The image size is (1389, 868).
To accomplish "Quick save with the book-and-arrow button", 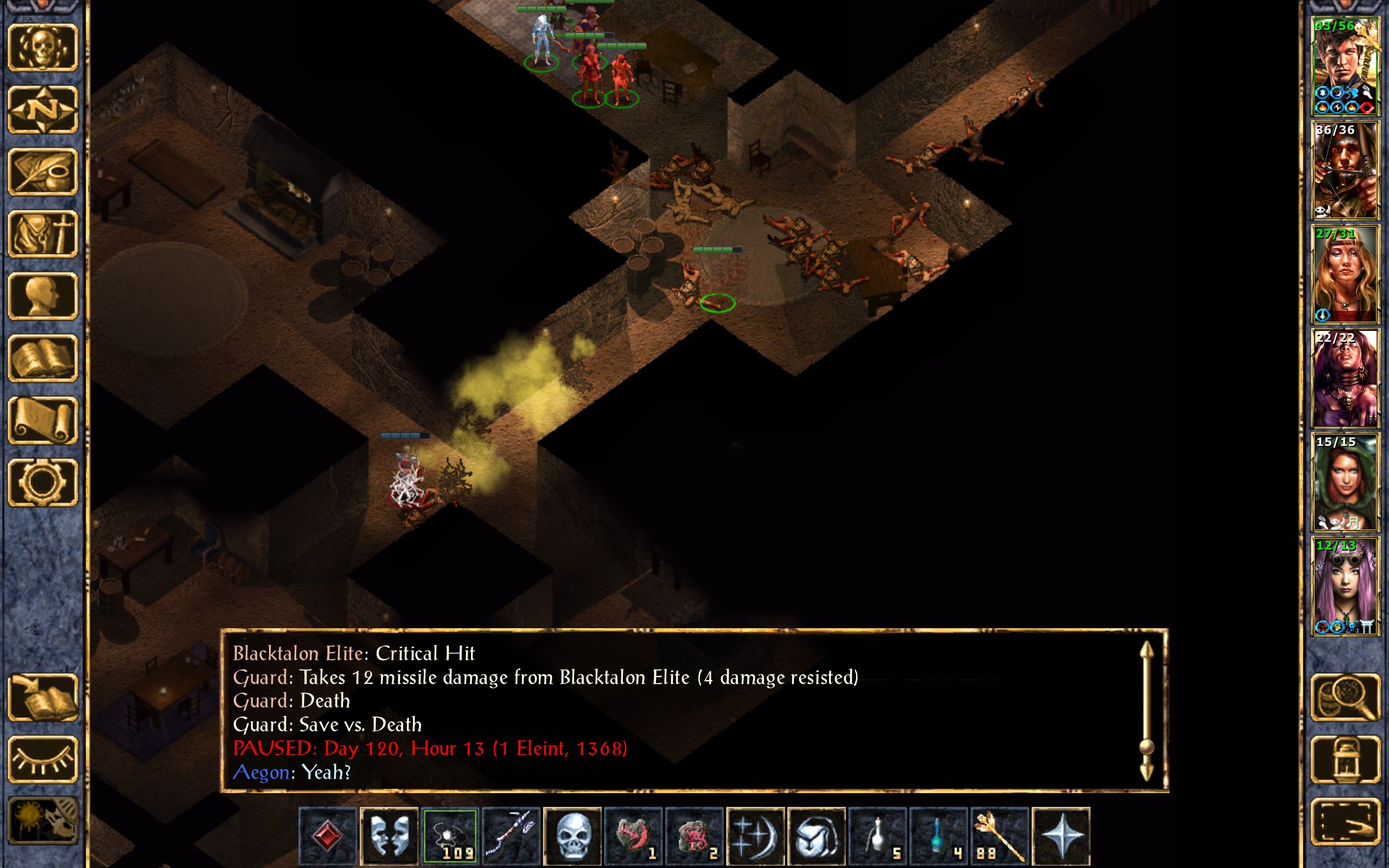I will (43, 698).
